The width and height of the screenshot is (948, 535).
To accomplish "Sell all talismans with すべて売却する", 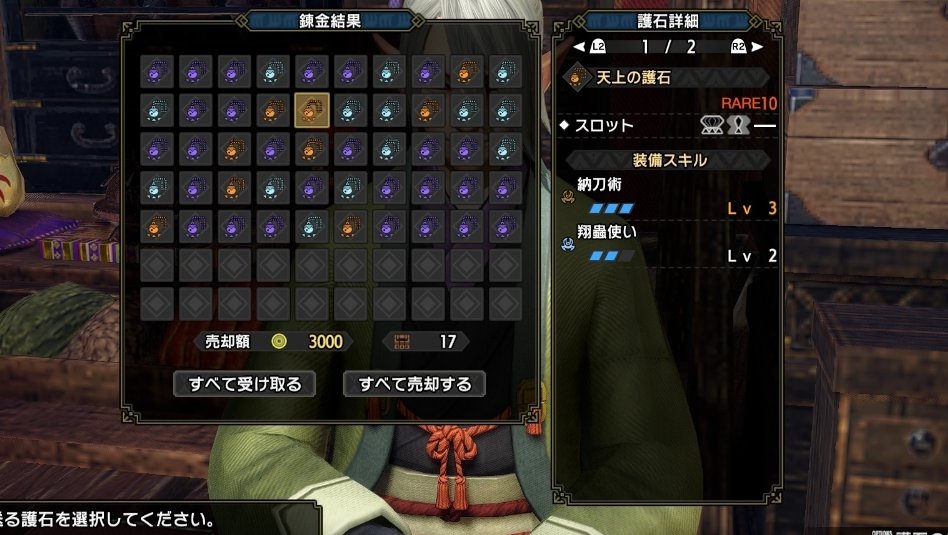I will click(414, 383).
